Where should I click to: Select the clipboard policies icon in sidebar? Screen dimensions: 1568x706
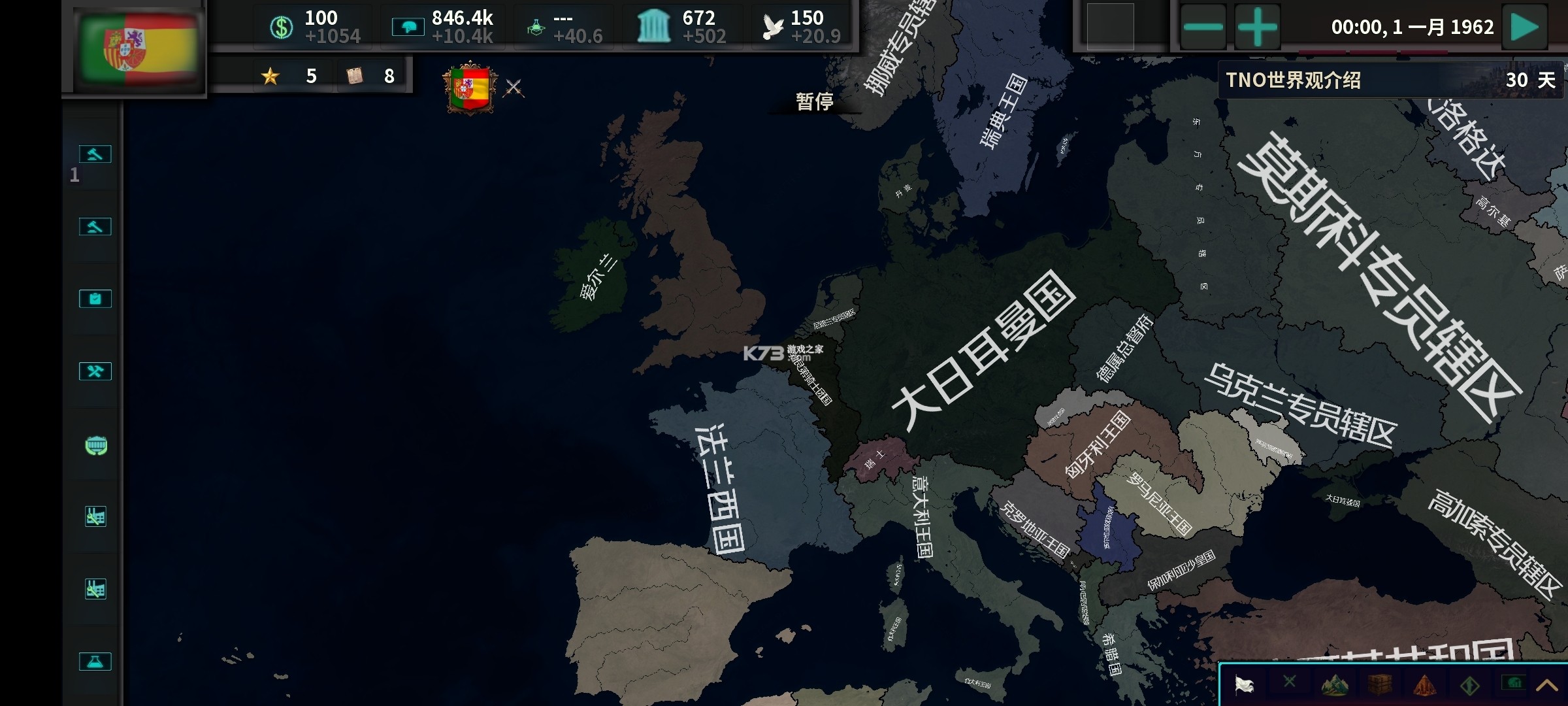(x=95, y=297)
